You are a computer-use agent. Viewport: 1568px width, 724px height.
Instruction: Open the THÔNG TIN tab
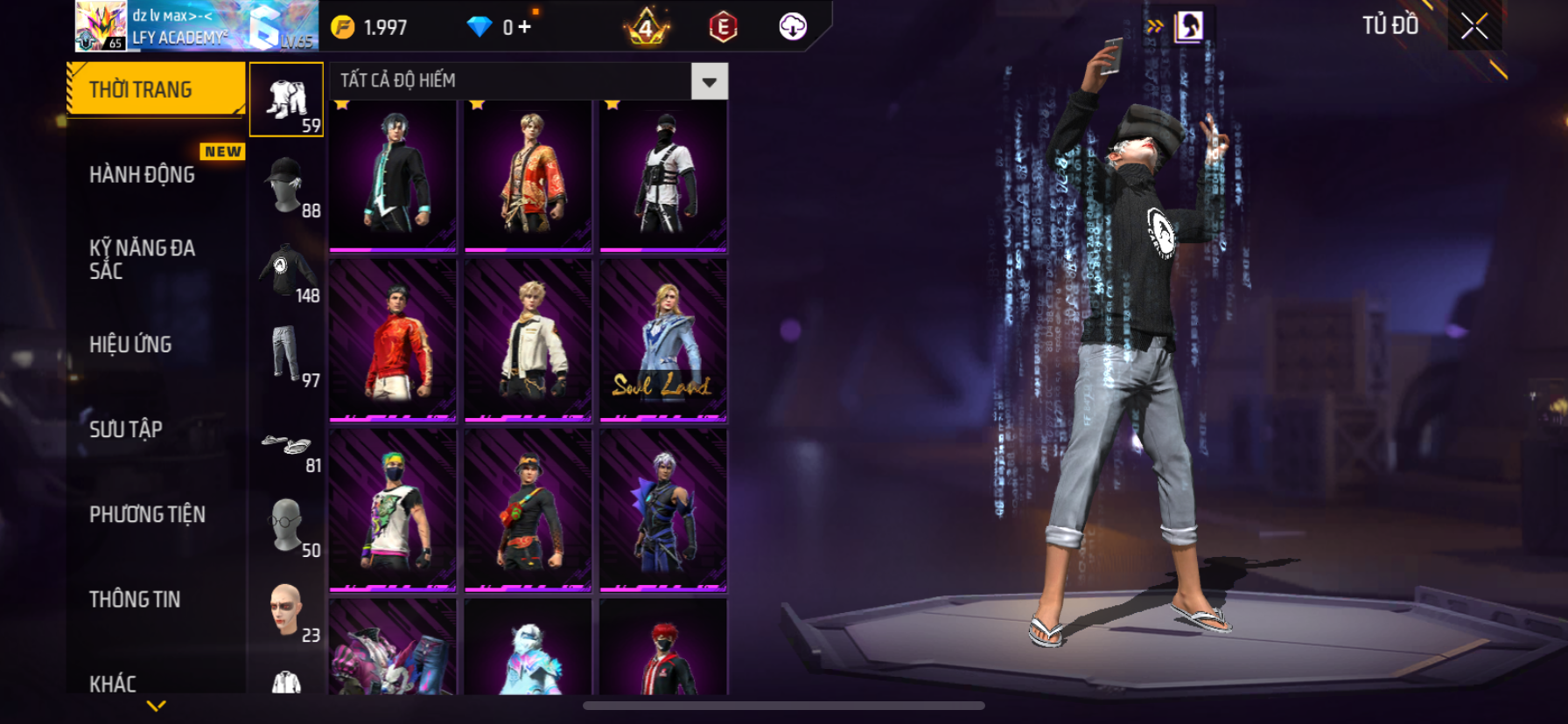(135, 599)
